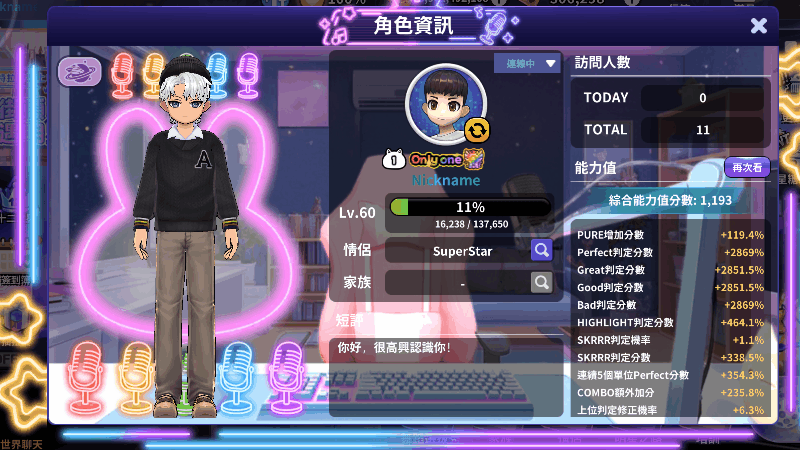
Task: Edit the 短評 short comment text box
Action: [x=445, y=372]
